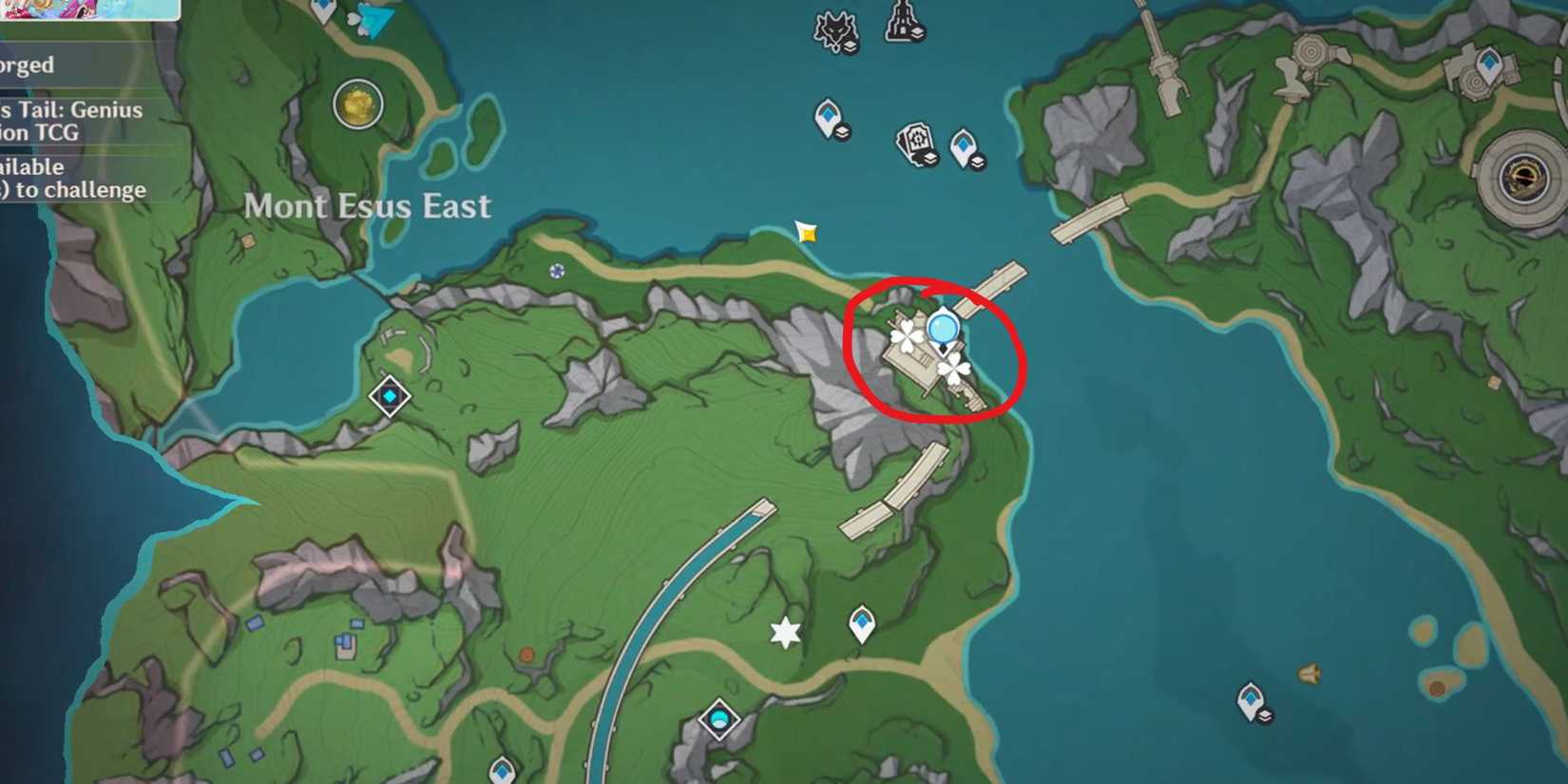Open the teleport waypoint west of Mont Esus East

(x=390, y=397)
